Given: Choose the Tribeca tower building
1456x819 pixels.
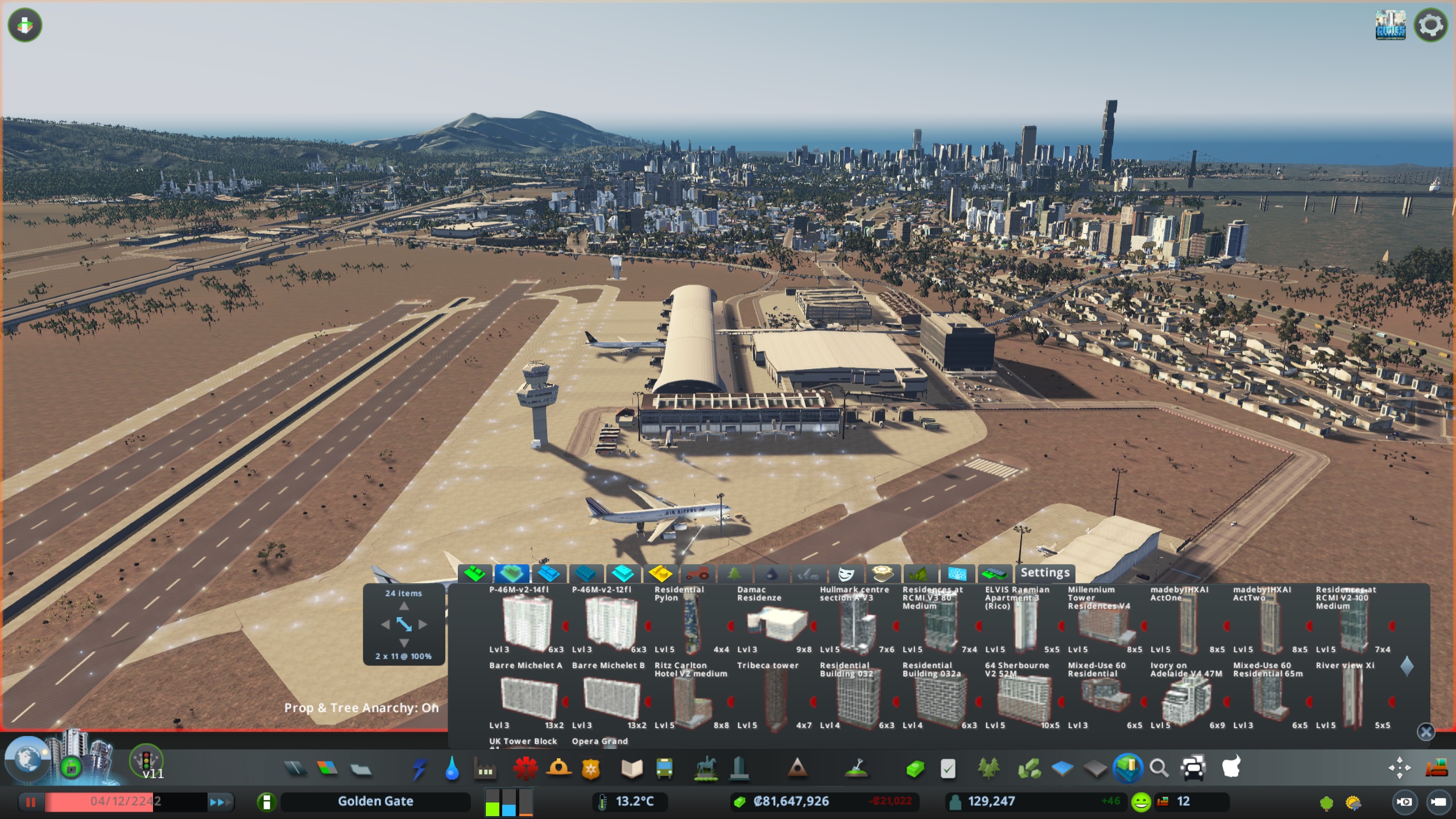Looking at the screenshot, I should pyautogui.click(x=774, y=700).
